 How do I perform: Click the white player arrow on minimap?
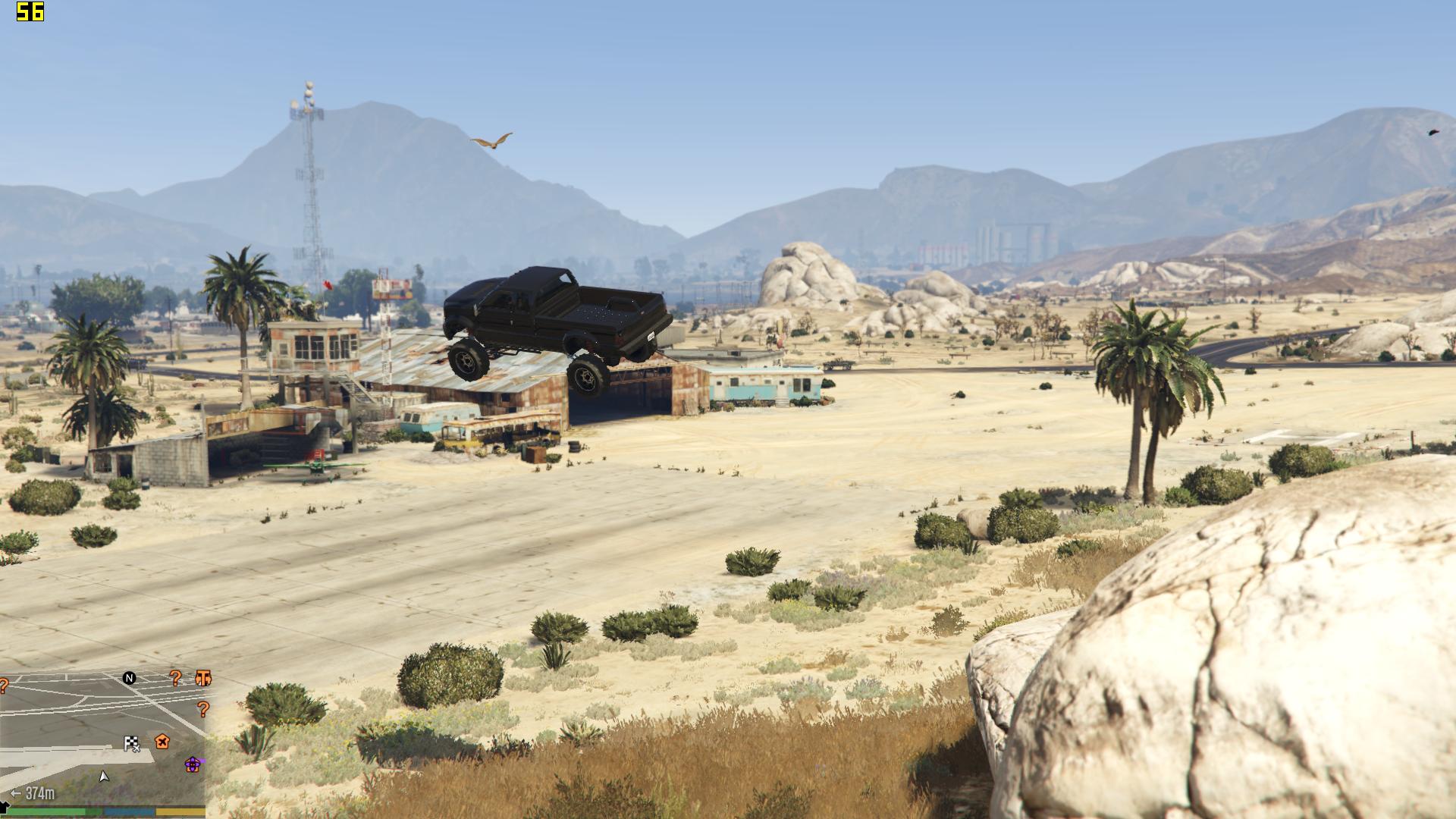coord(104,776)
